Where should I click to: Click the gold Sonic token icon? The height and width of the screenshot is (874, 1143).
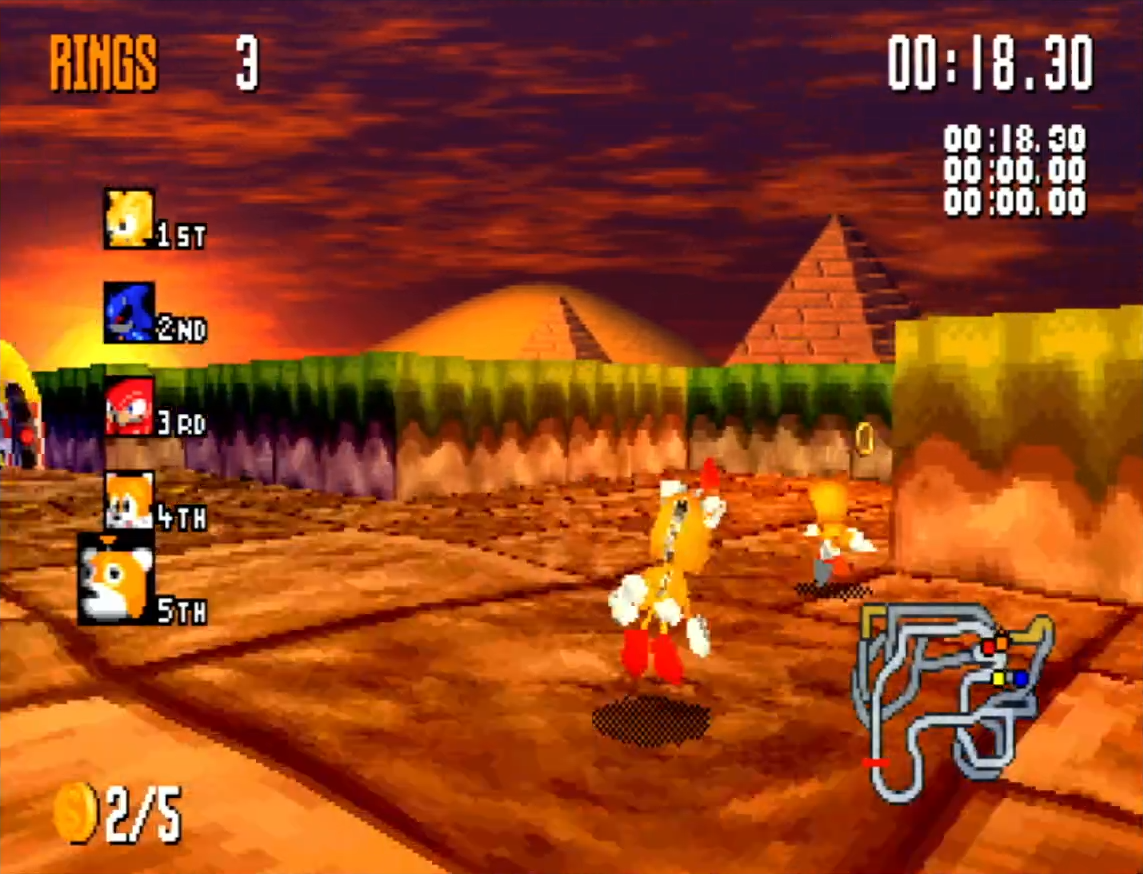pyautogui.click(x=74, y=812)
